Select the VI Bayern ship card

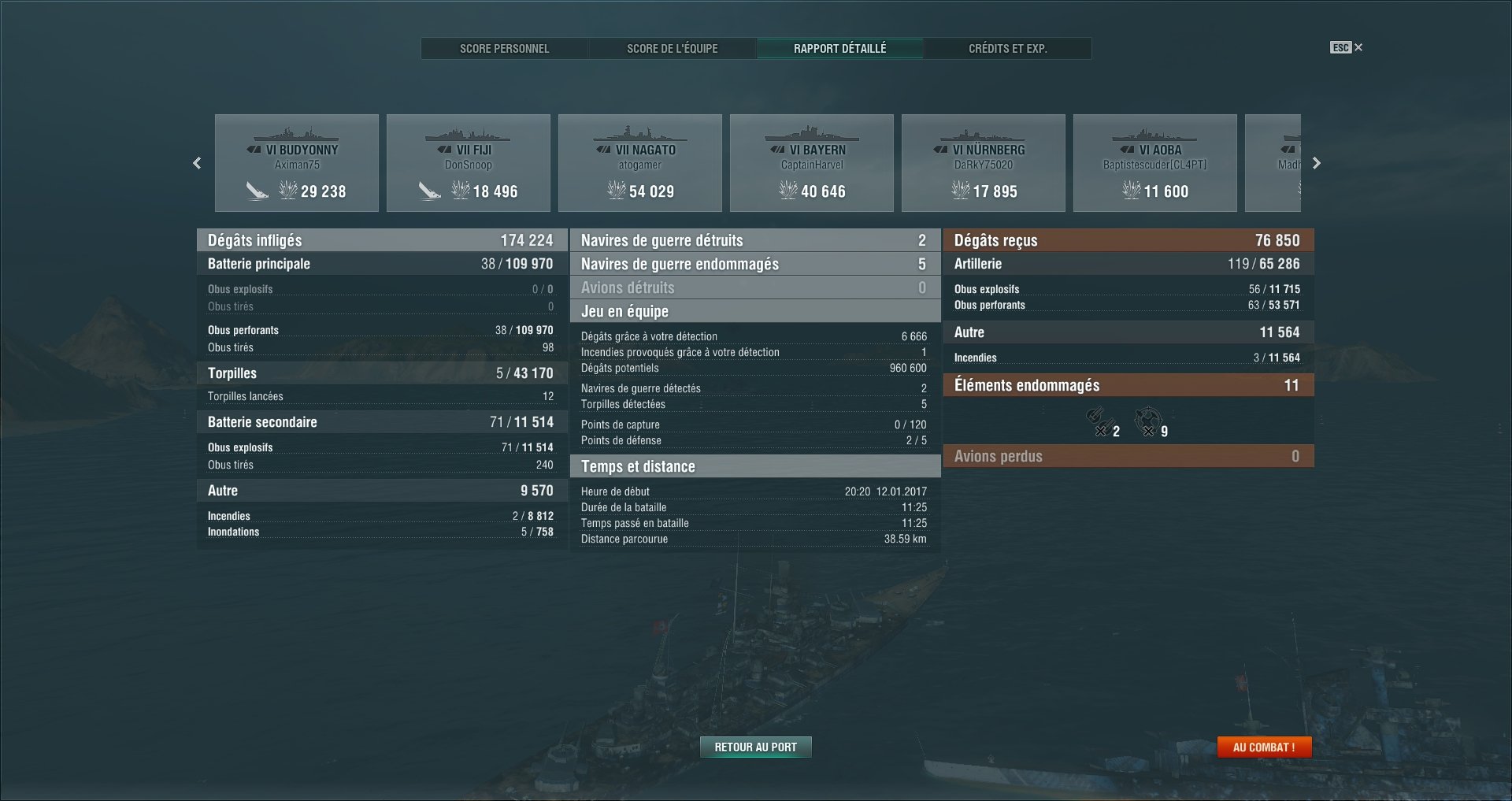tap(812, 163)
